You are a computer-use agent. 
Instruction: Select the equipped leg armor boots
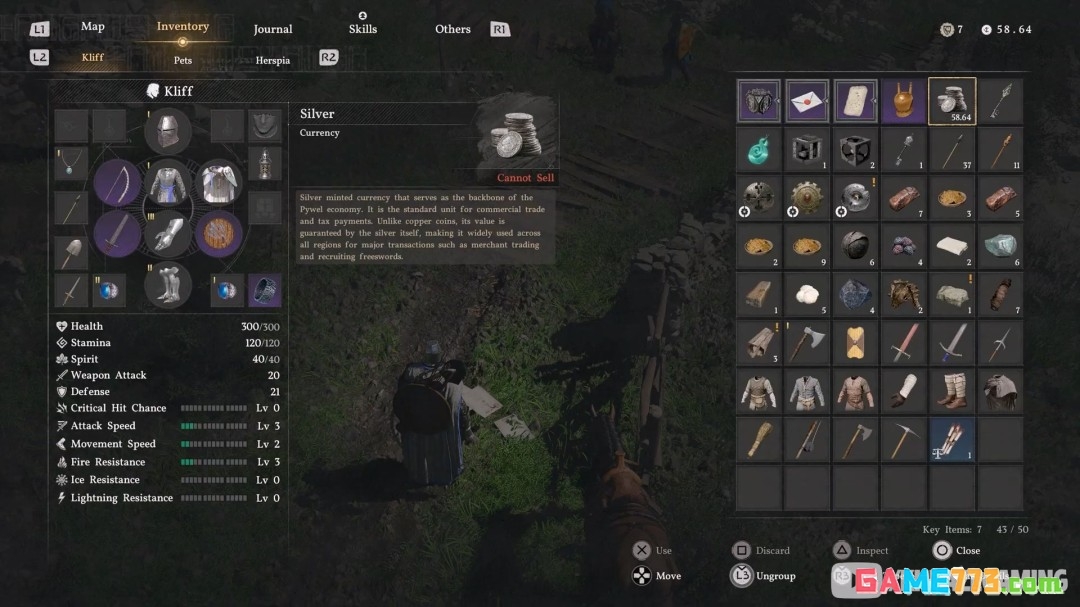168,285
